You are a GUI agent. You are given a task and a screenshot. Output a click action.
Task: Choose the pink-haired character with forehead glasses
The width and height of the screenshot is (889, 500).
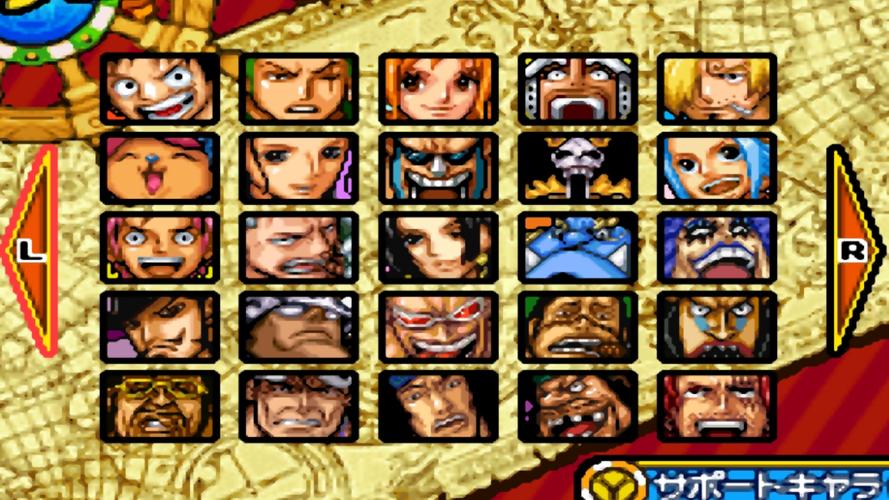click(x=160, y=247)
